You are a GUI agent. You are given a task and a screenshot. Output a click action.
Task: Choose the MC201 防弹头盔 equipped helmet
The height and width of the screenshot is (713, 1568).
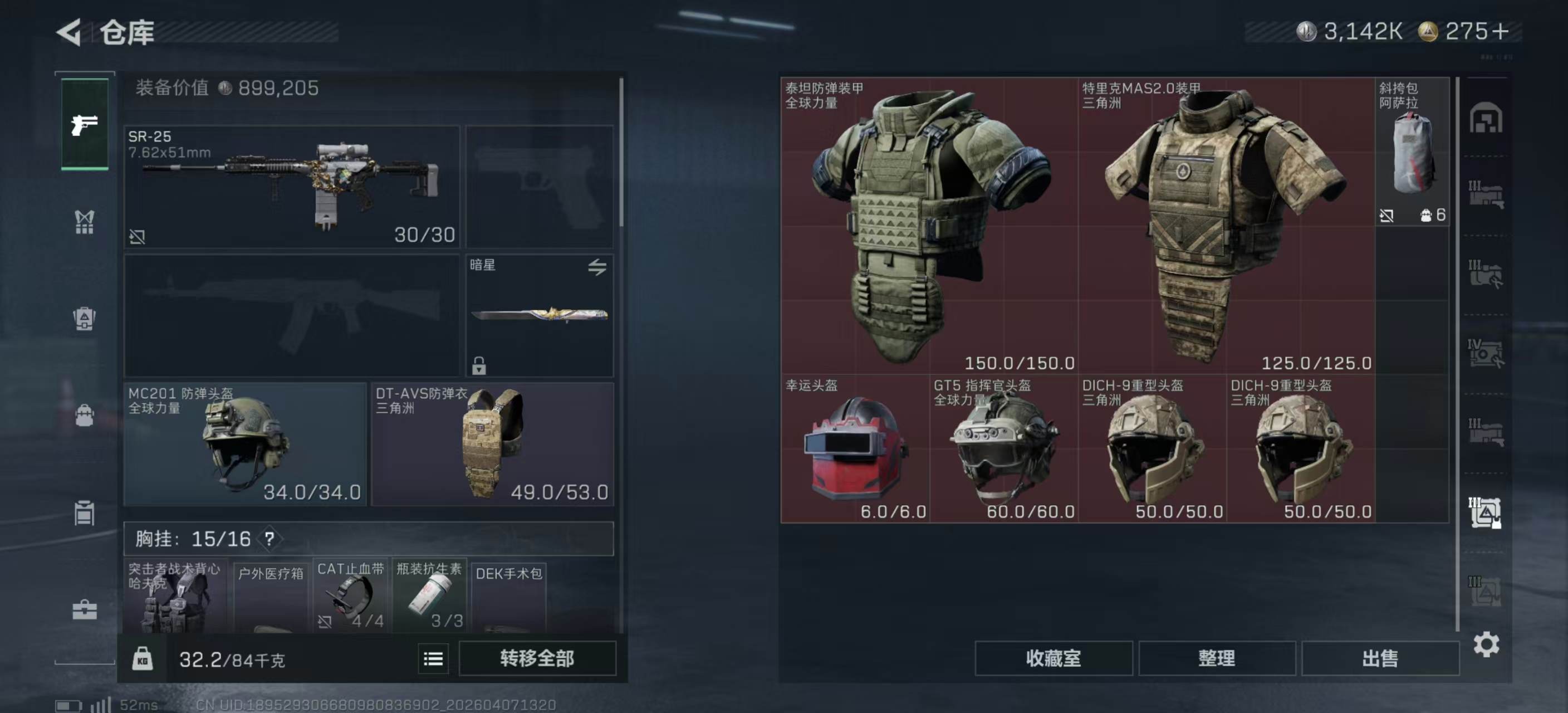tap(244, 444)
